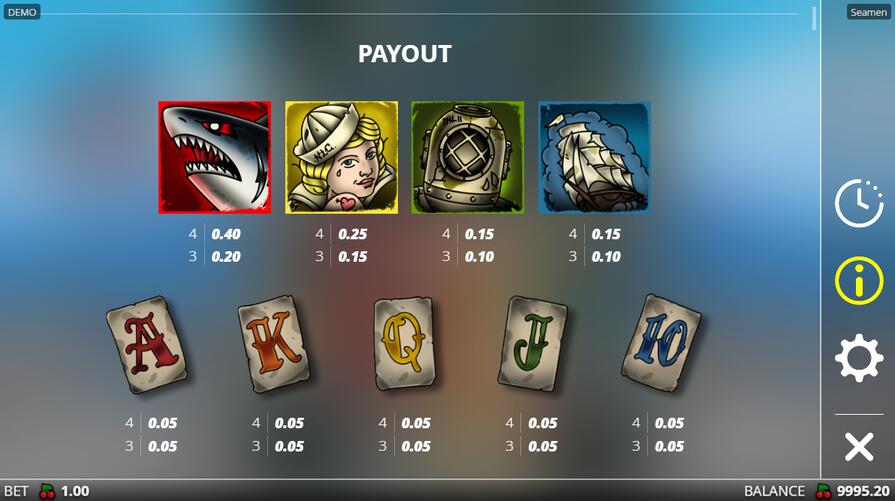Close the payout screen with X
The image size is (895, 501).
(x=859, y=447)
